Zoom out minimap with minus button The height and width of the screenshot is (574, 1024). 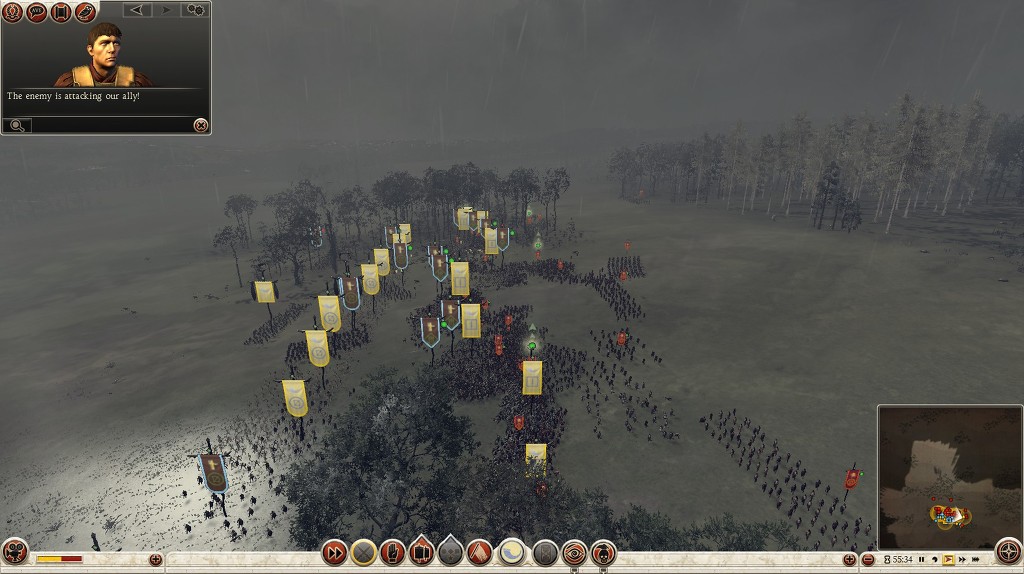[x=868, y=560]
